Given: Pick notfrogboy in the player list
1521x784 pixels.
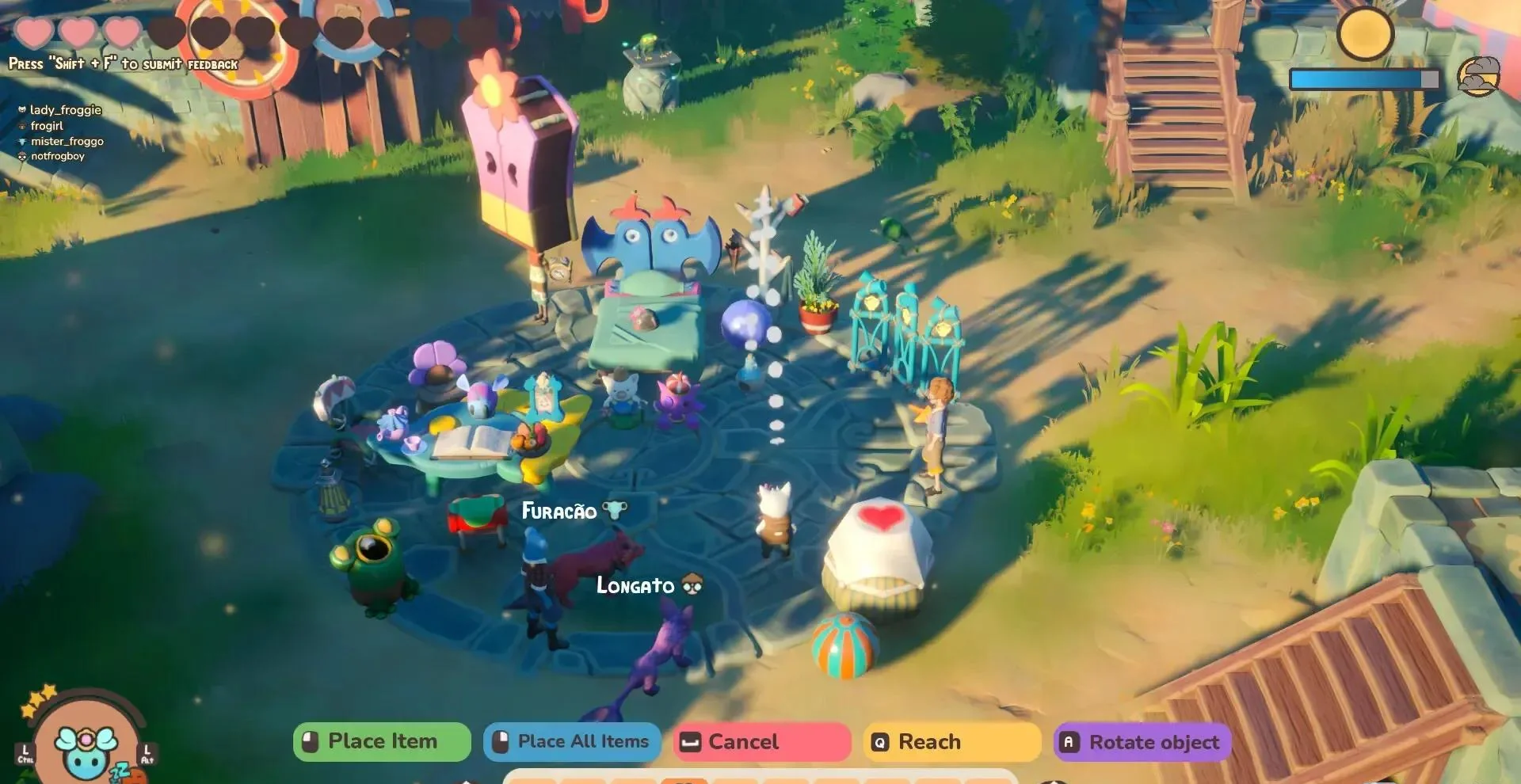Looking at the screenshot, I should pyautogui.click(x=57, y=156).
